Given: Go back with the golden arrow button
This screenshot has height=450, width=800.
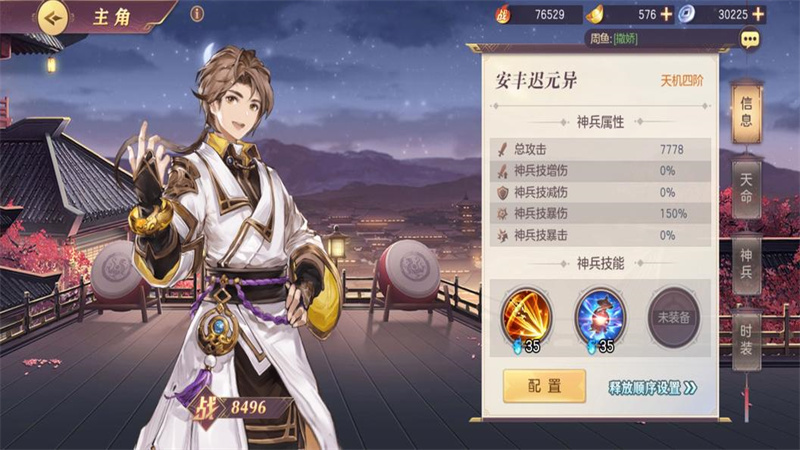Looking at the screenshot, I should click(52, 16).
